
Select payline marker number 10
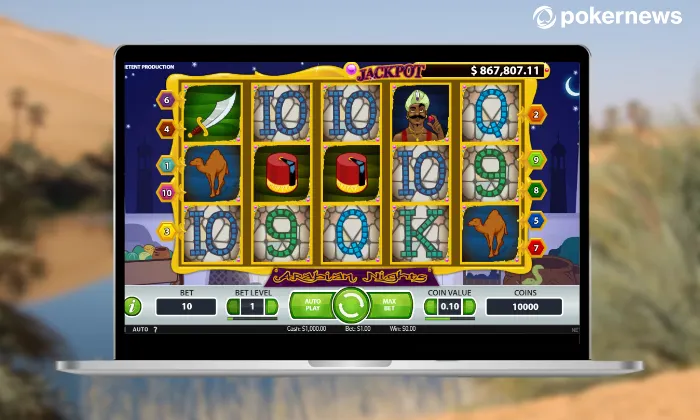pyautogui.click(x=165, y=191)
